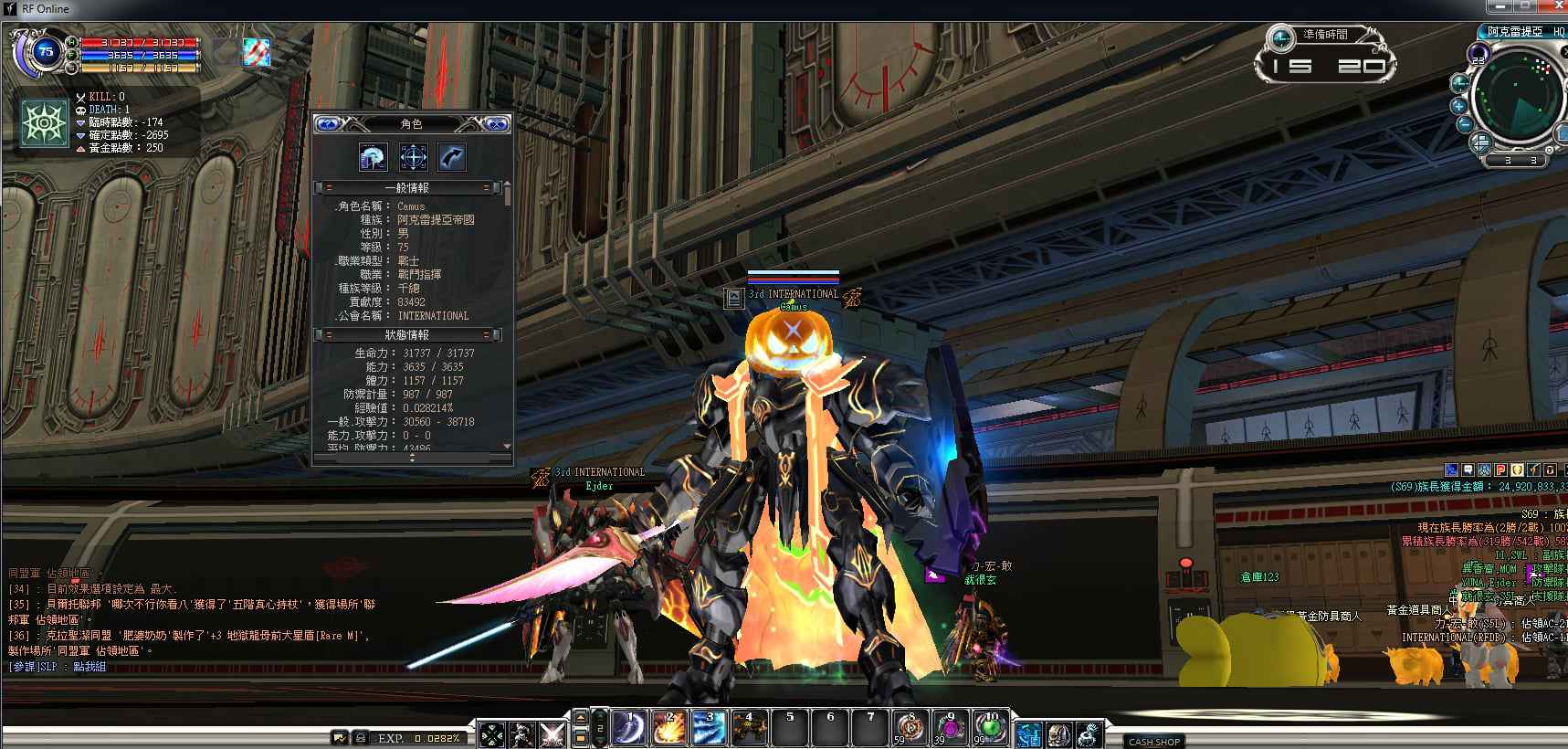Collapse the 一般情報 section header
The width and height of the screenshot is (1568, 749).
point(406,187)
